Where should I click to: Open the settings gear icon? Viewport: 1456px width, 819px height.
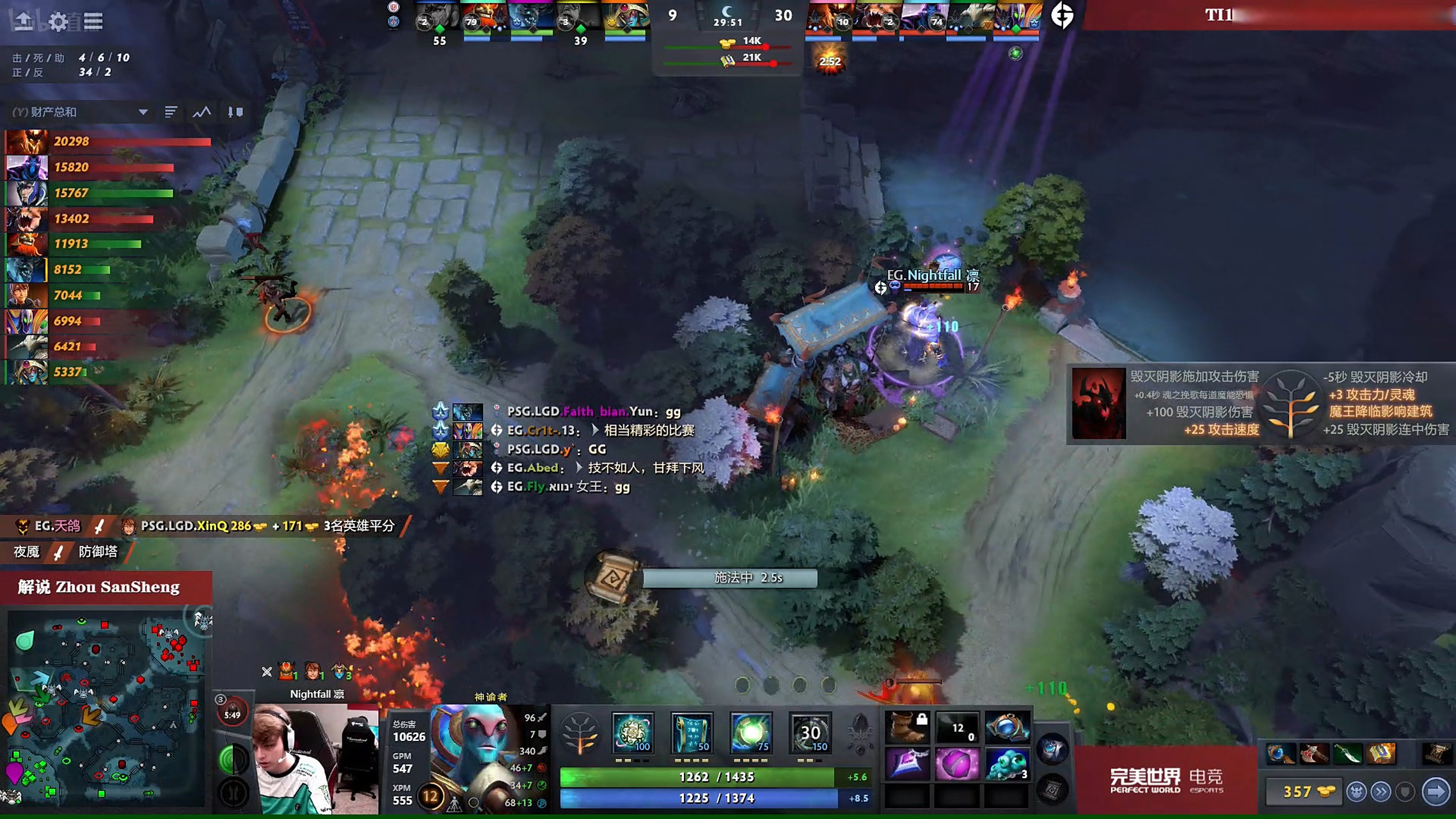tap(58, 22)
